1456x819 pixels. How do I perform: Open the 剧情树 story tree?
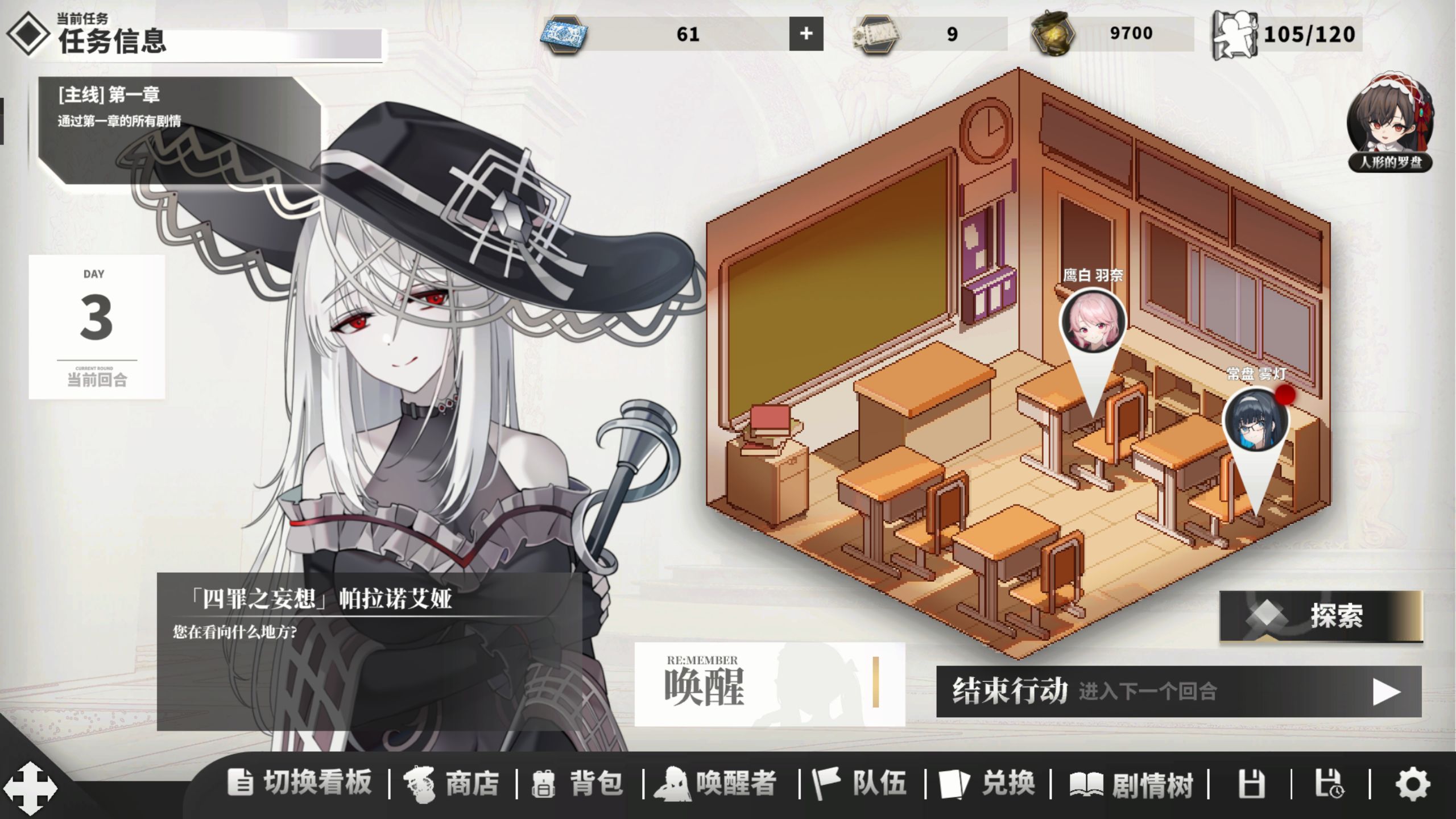pos(1131,784)
